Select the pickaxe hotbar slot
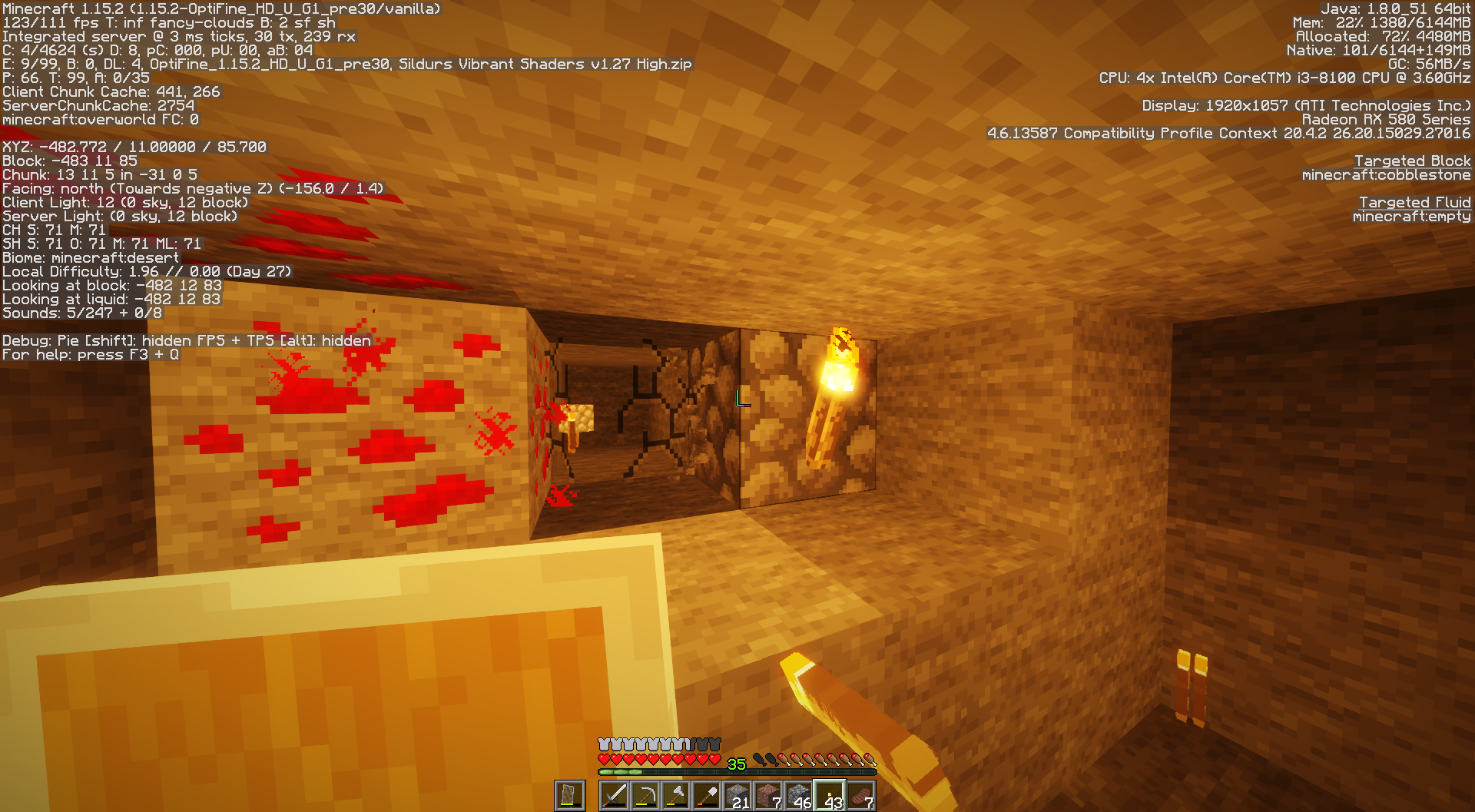1475x812 pixels. [x=646, y=796]
